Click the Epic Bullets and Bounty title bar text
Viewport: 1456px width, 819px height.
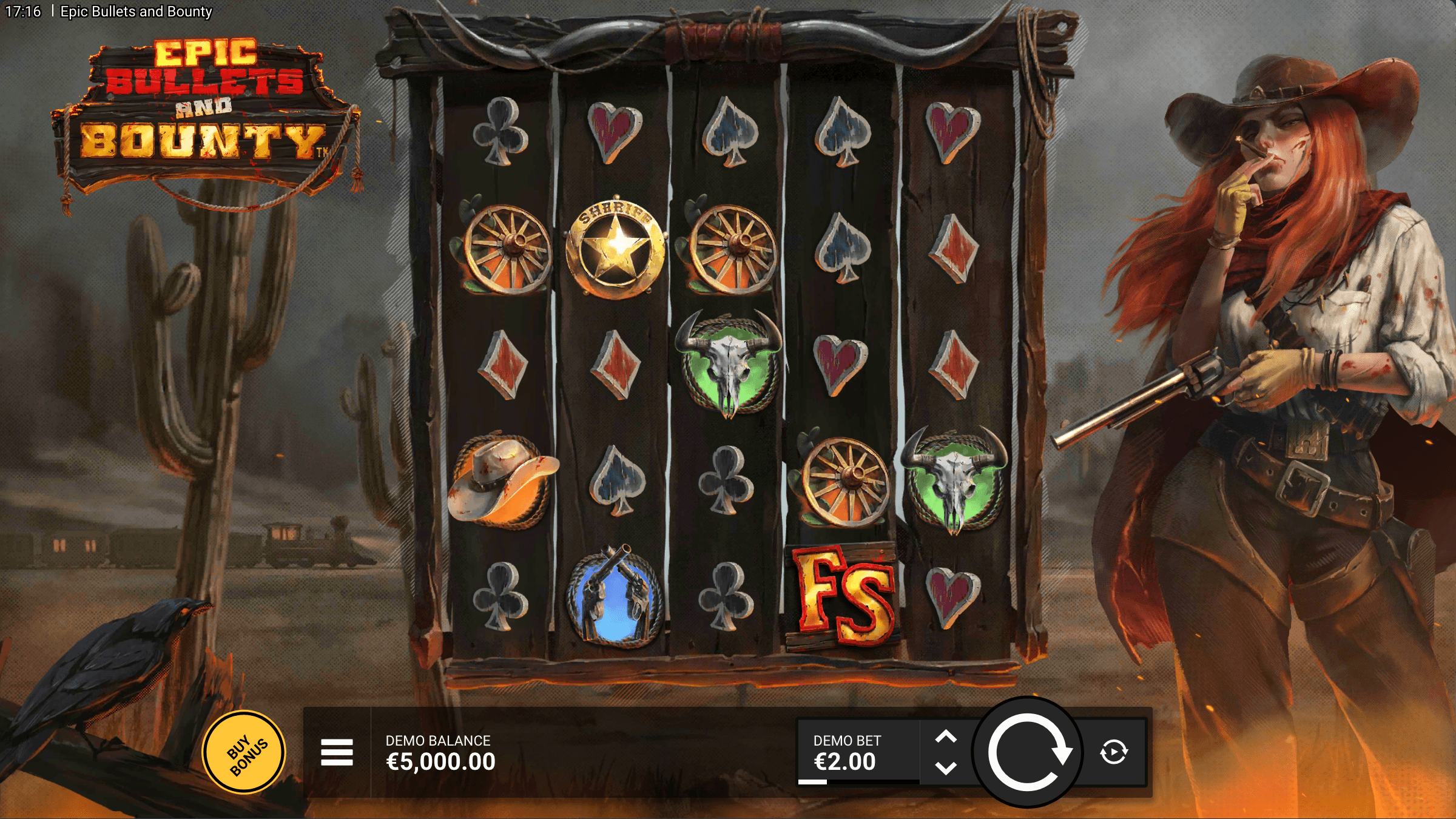tap(135, 10)
